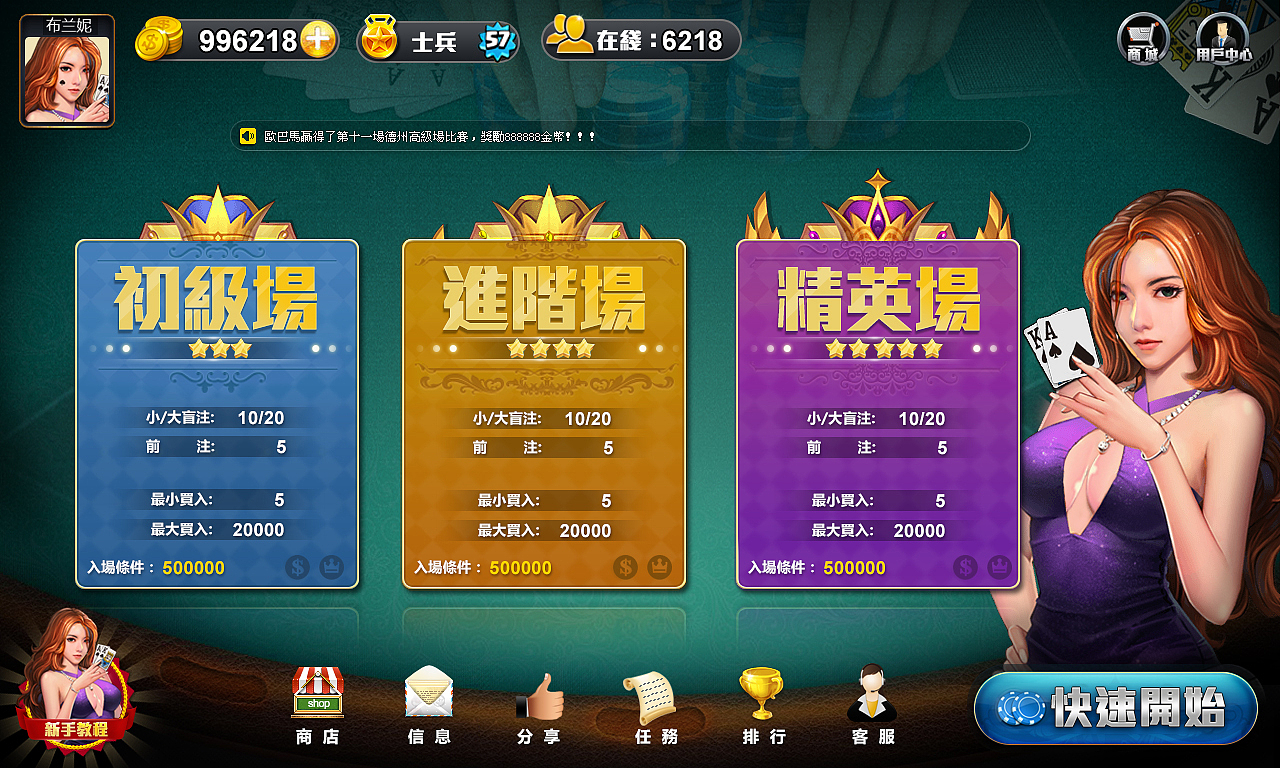This screenshot has width=1280, height=768.
Task: Open the 任務 task scroll icon
Action: [653, 705]
